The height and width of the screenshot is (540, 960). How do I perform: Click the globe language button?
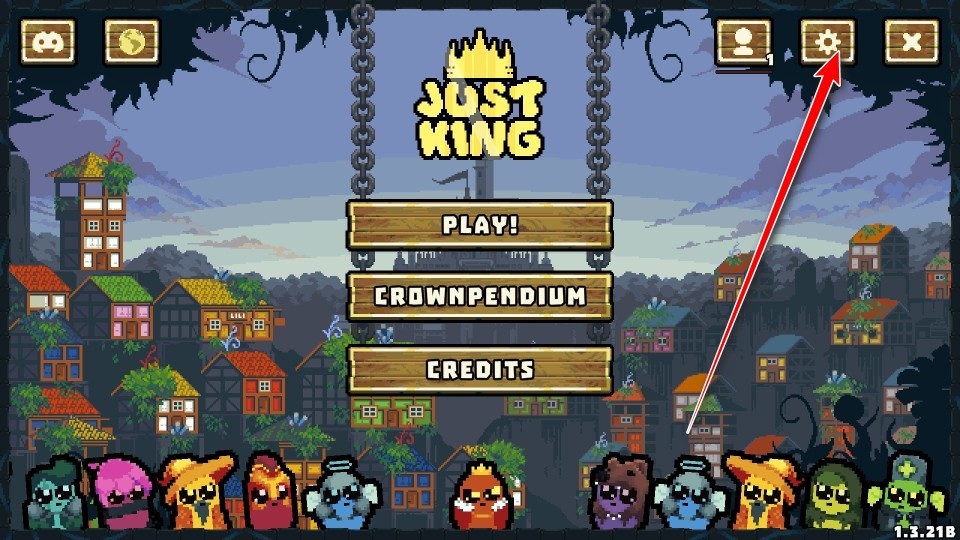[x=131, y=43]
